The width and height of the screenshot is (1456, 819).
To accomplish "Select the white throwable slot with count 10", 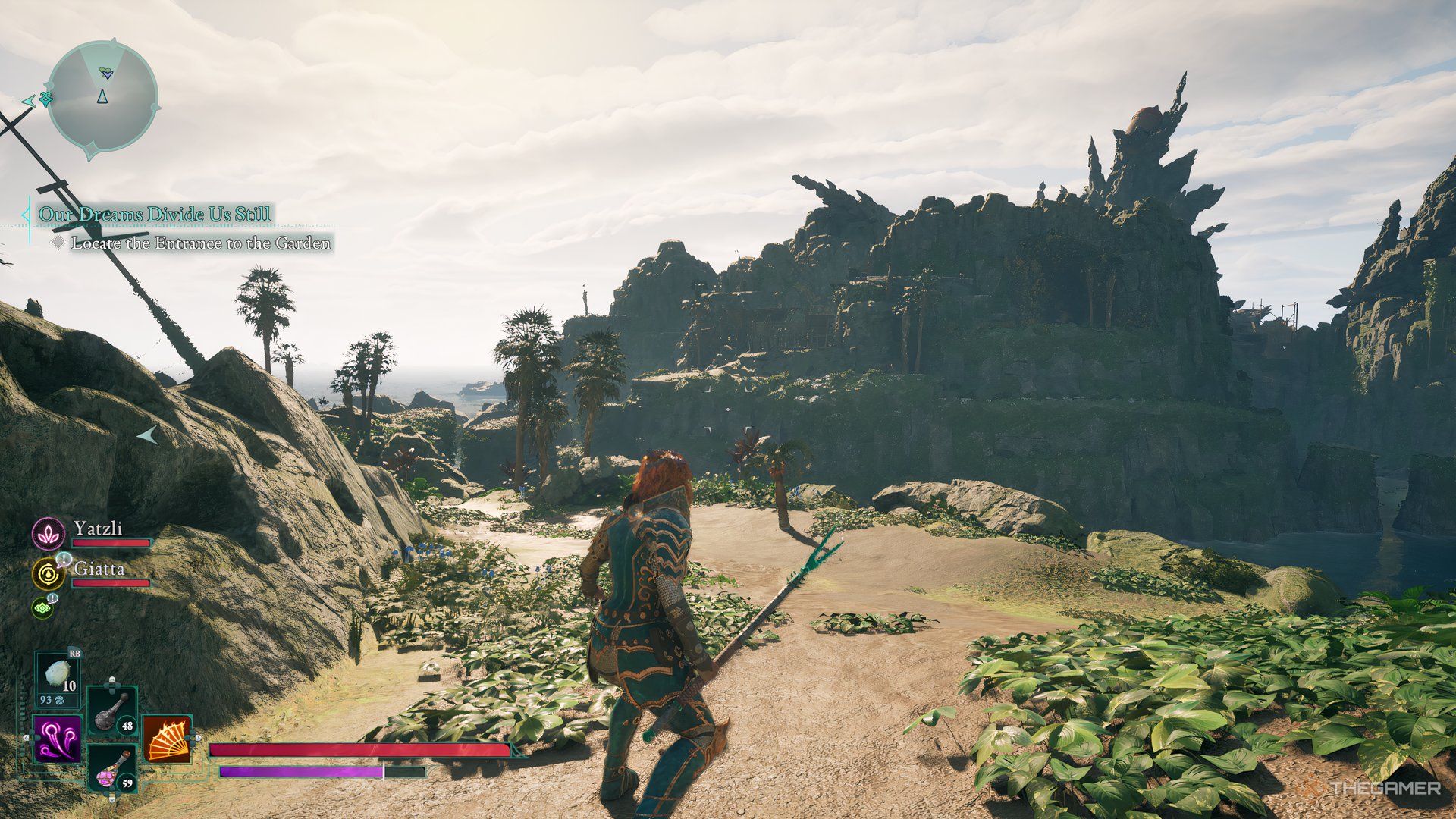I will pos(58,677).
